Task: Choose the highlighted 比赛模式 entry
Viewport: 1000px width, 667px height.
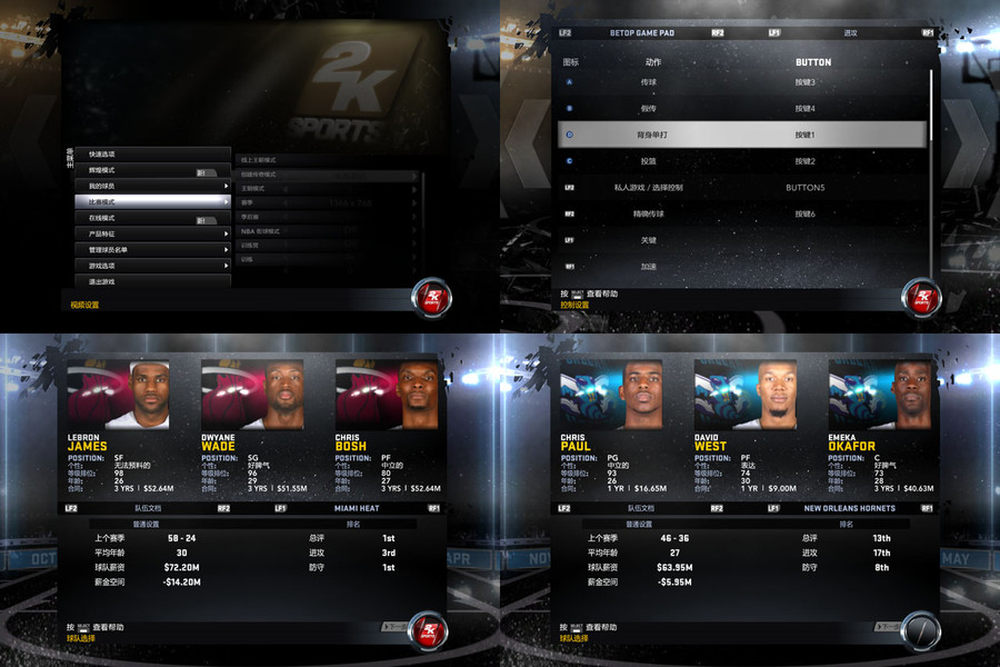Action: pyautogui.click(x=152, y=202)
